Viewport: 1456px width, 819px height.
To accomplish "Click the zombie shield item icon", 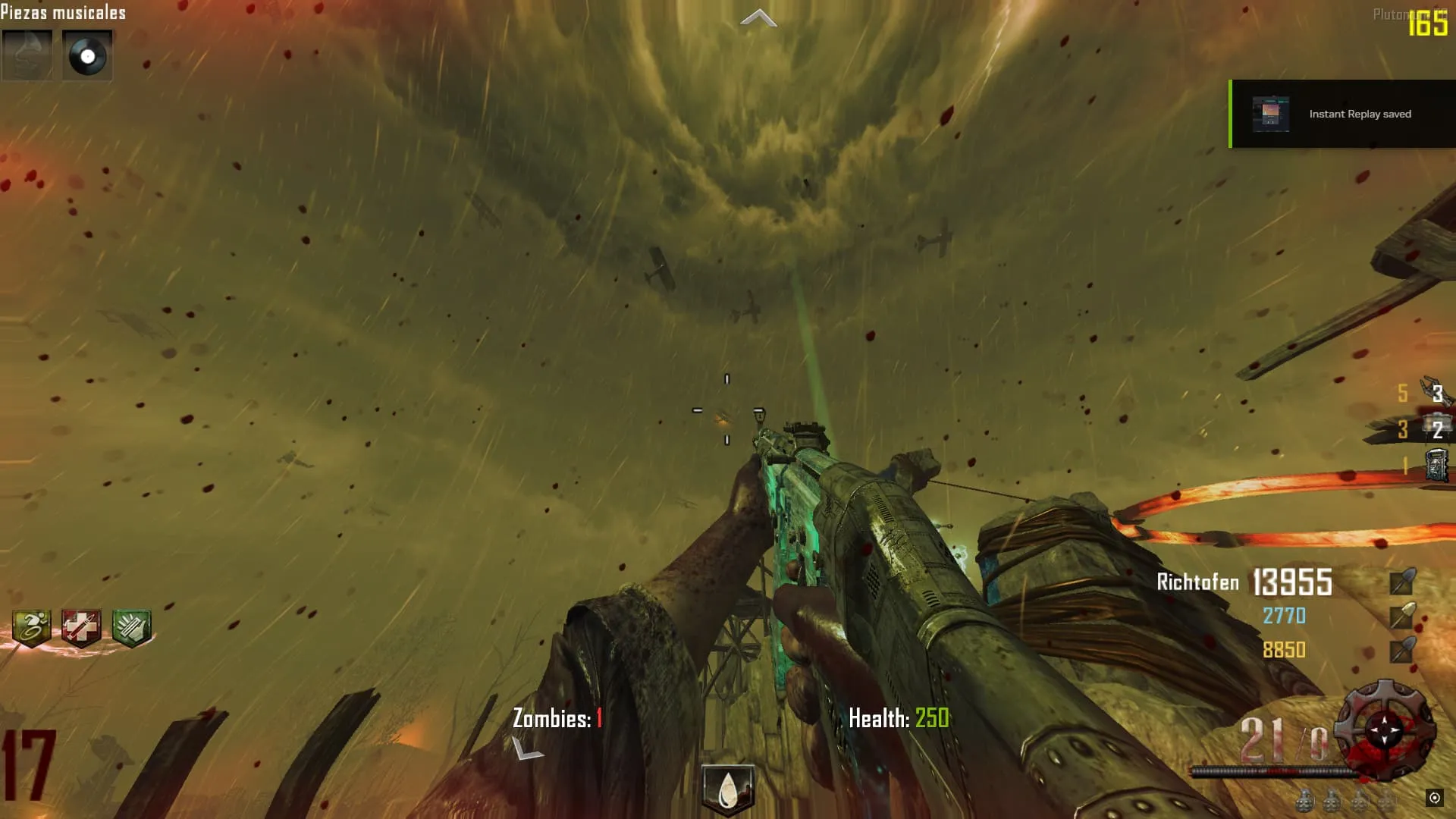I will tap(1436, 465).
